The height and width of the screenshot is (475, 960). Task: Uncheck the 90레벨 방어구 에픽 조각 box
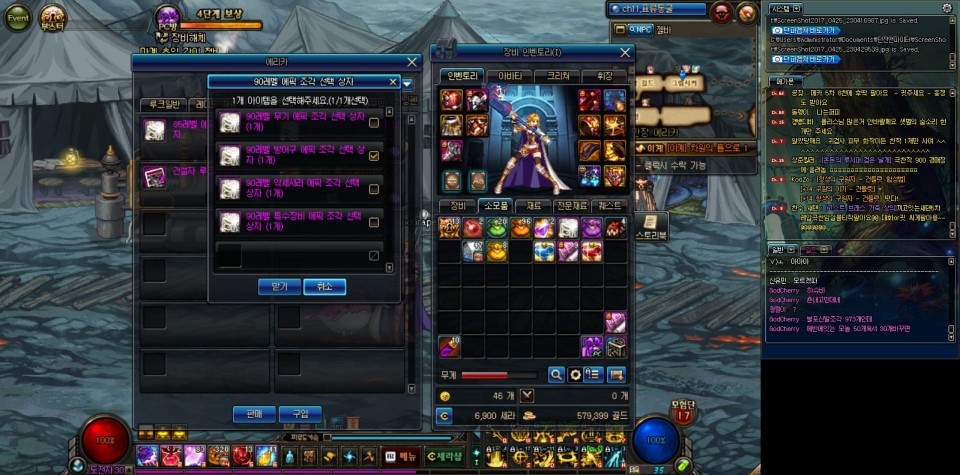374,156
